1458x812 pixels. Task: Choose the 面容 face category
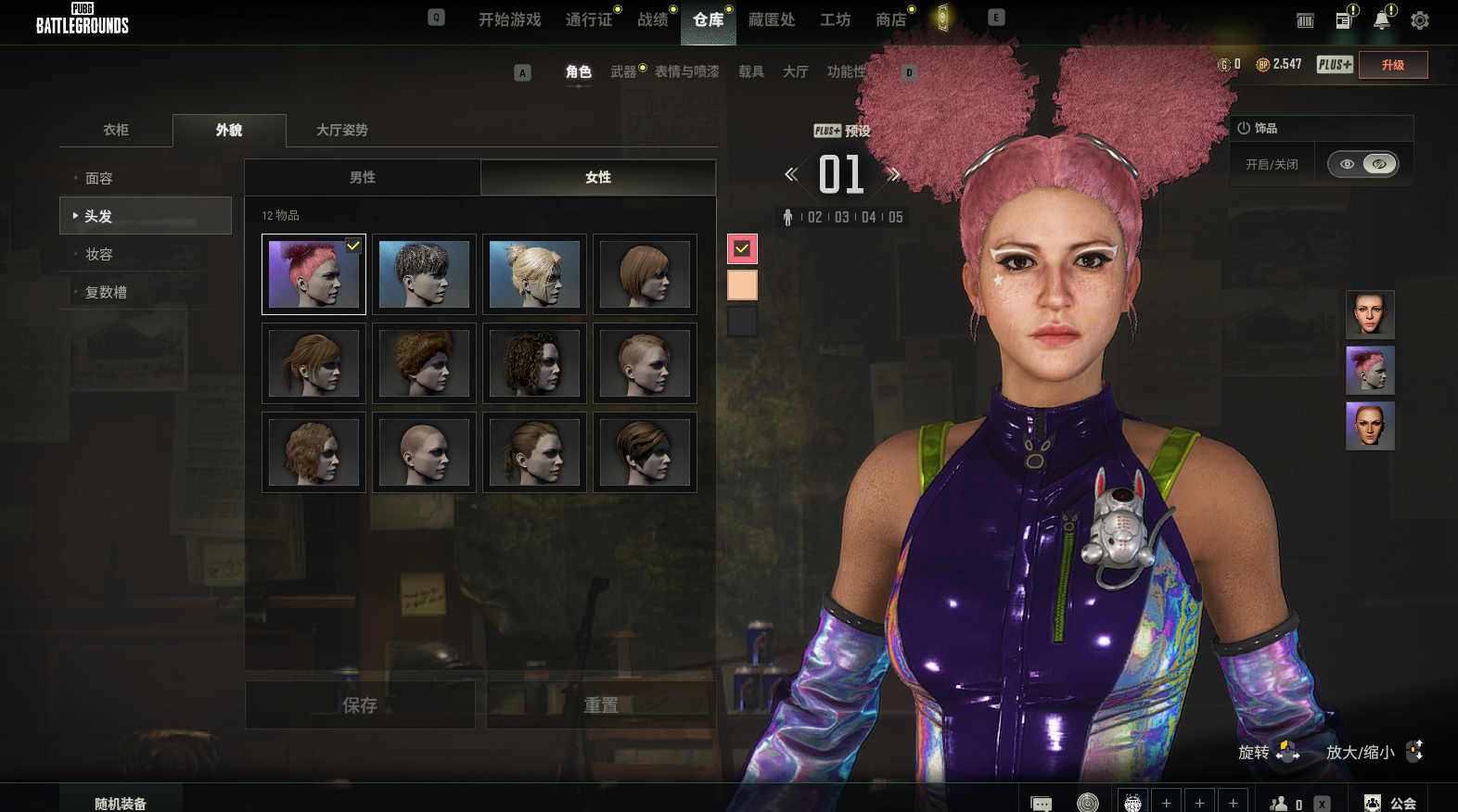point(99,178)
